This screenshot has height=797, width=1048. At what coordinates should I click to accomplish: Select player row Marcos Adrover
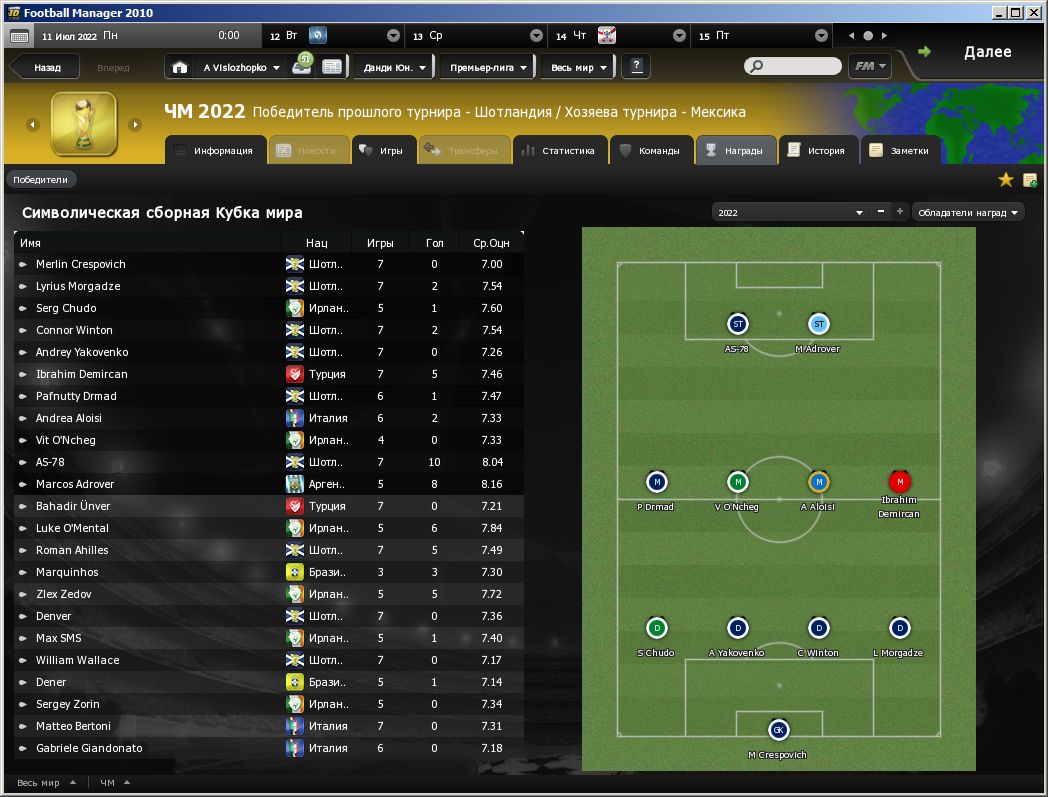(x=75, y=484)
